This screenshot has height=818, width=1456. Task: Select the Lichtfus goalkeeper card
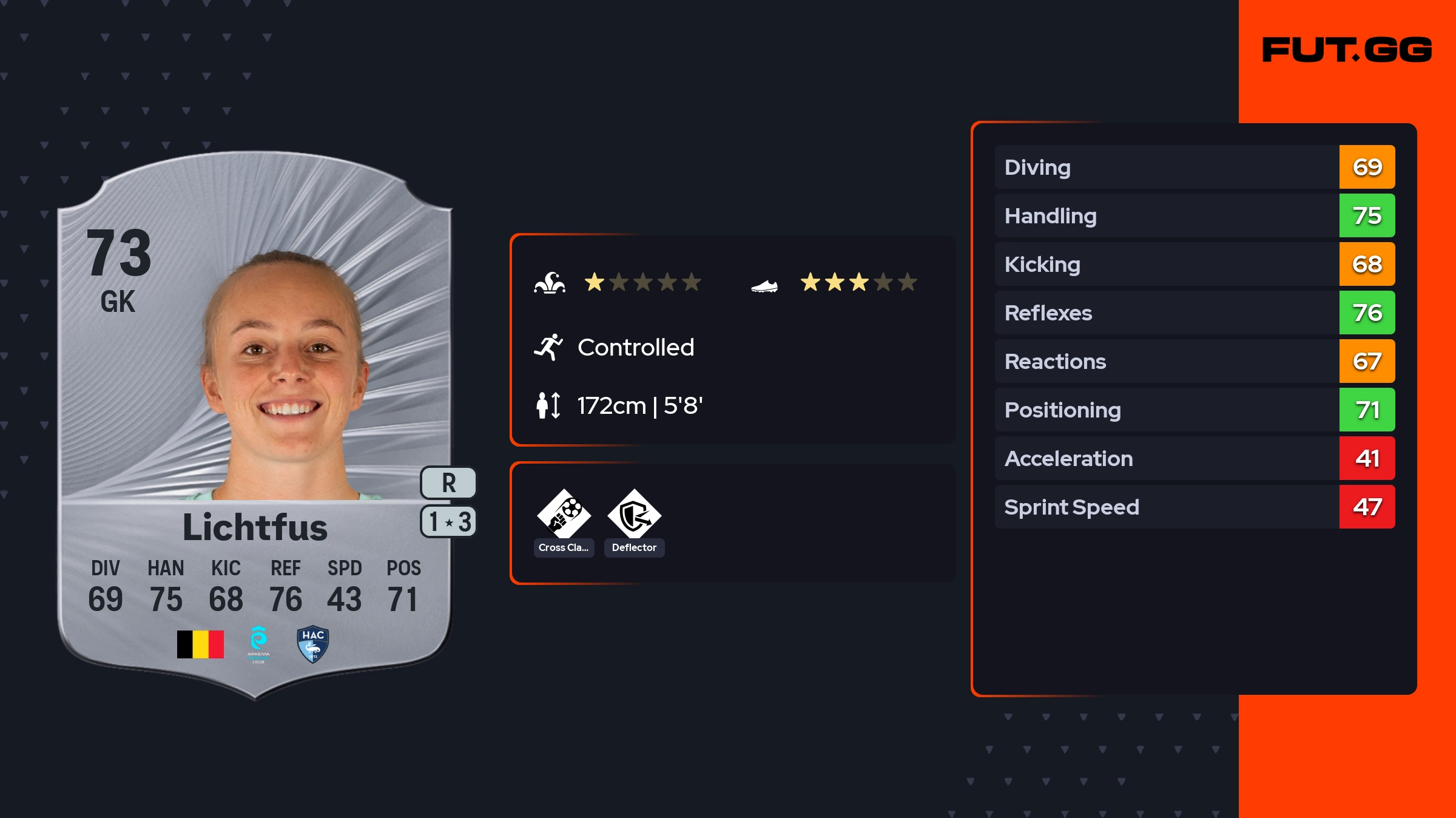click(255, 425)
